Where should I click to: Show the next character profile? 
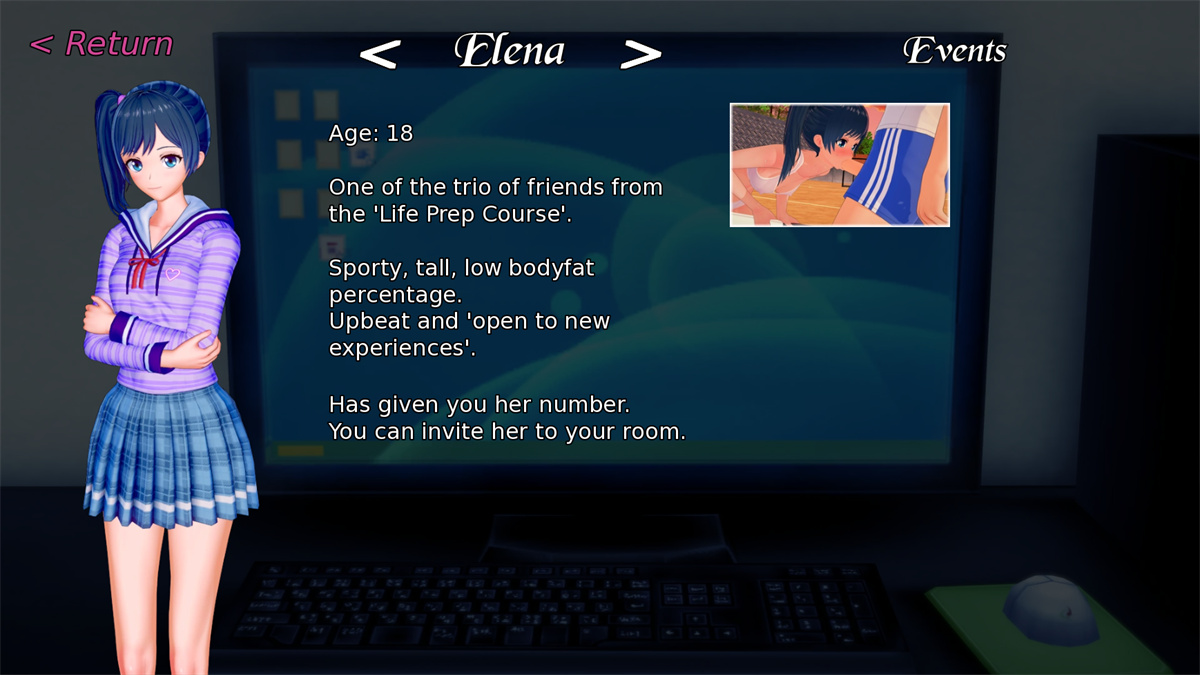640,54
